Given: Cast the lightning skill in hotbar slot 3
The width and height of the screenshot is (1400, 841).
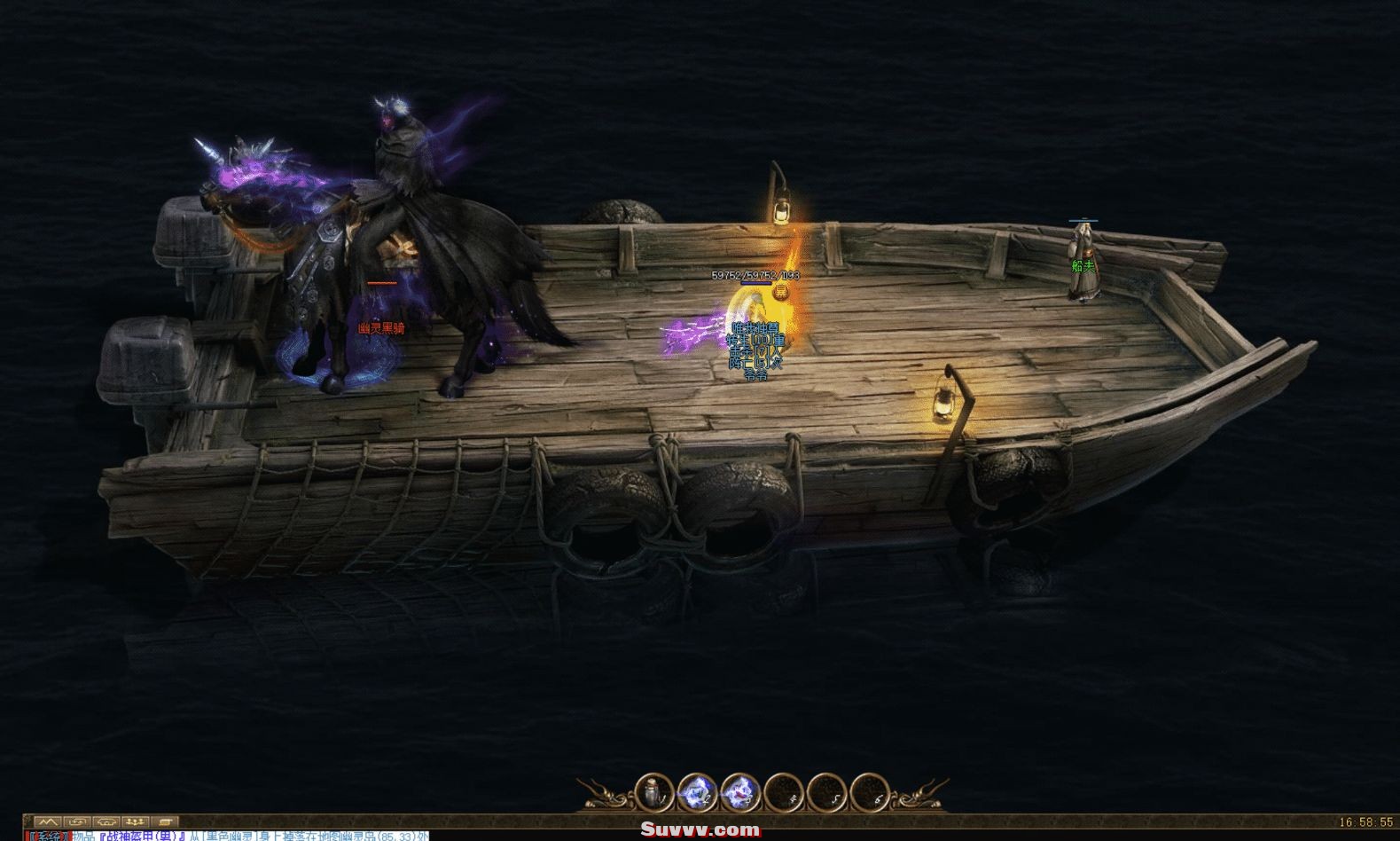Looking at the screenshot, I should [739, 790].
